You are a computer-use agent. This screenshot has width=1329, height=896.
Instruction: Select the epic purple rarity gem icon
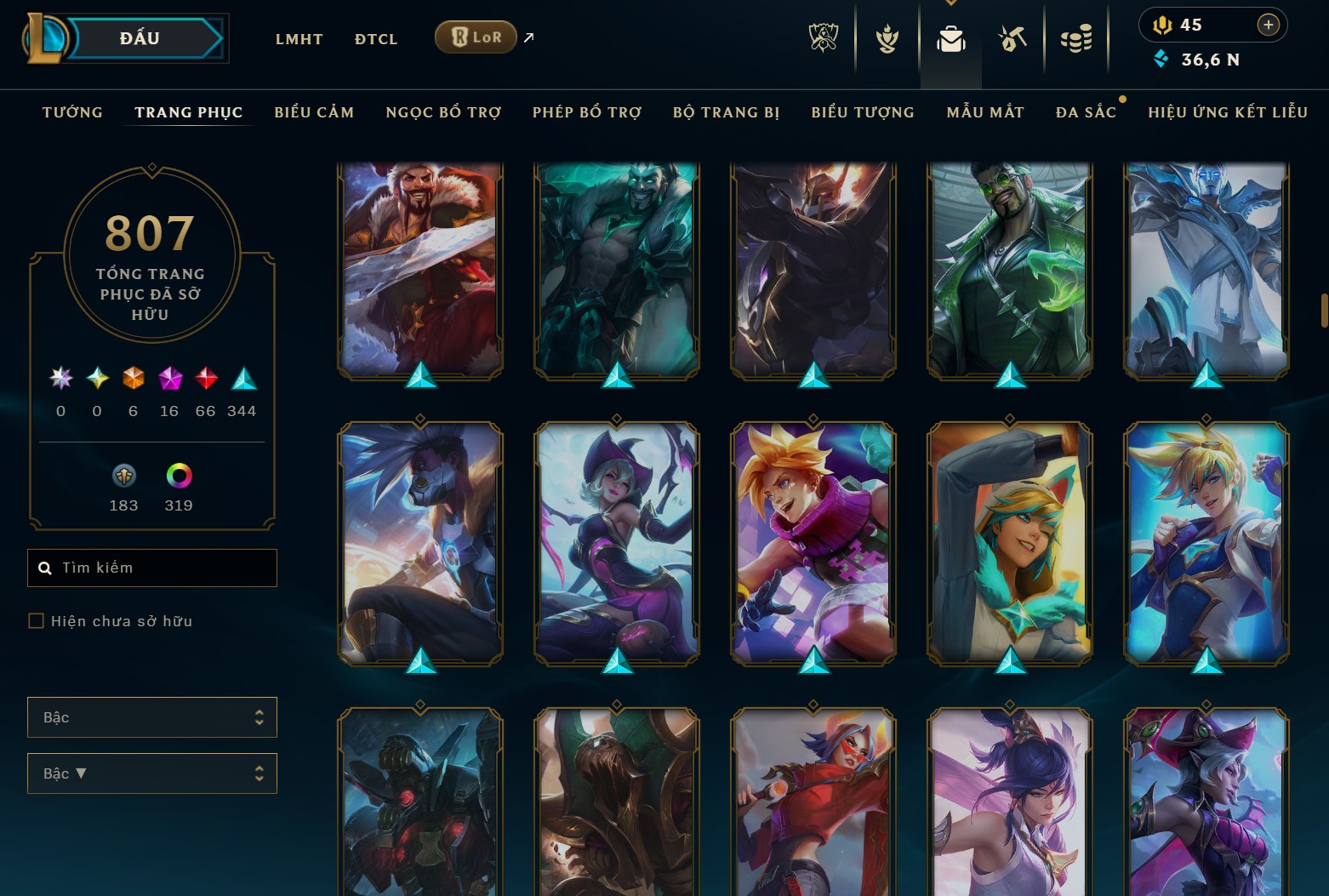[168, 380]
